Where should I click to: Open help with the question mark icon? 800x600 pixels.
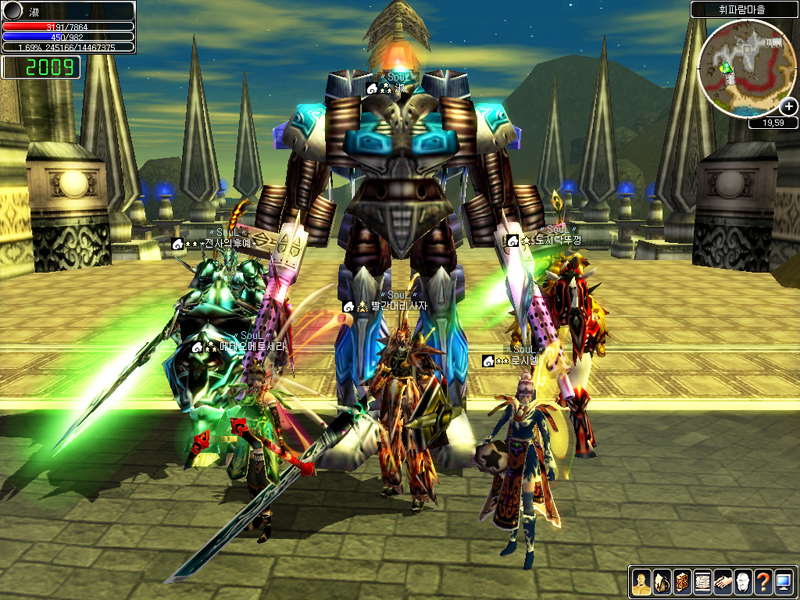pos(762,582)
